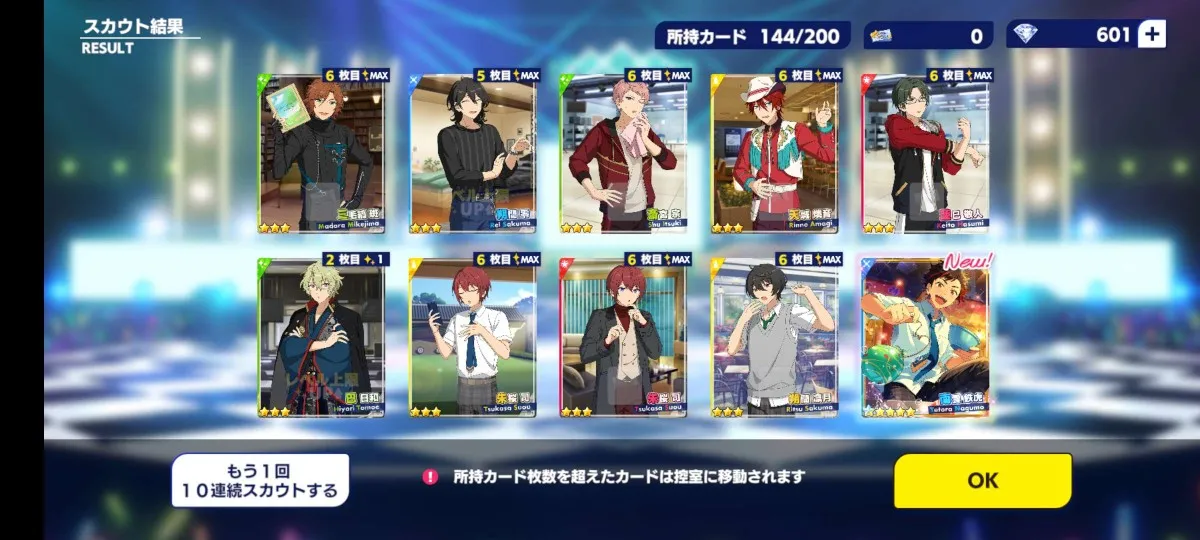Add diamonds with the plus button

(1152, 35)
